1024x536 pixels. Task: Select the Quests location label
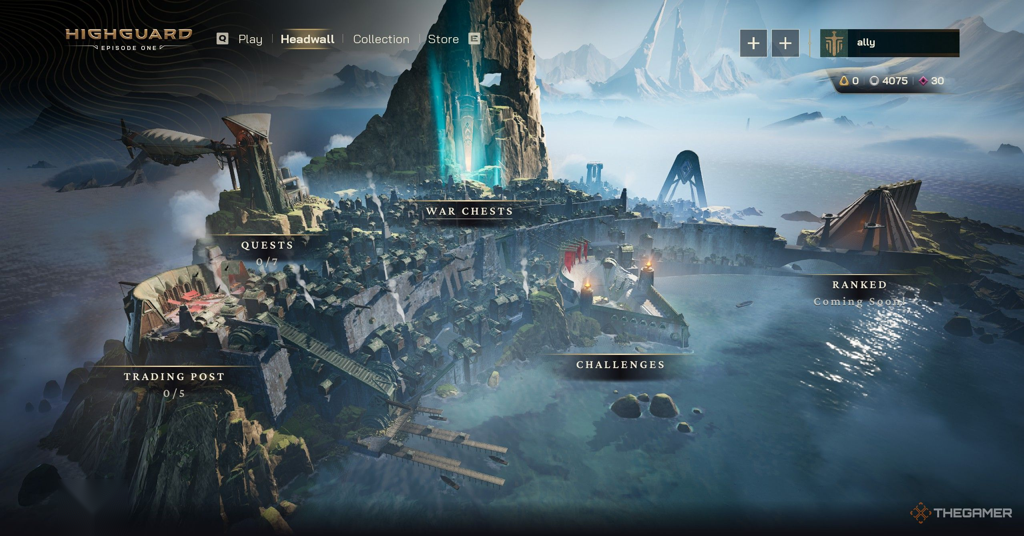[267, 245]
